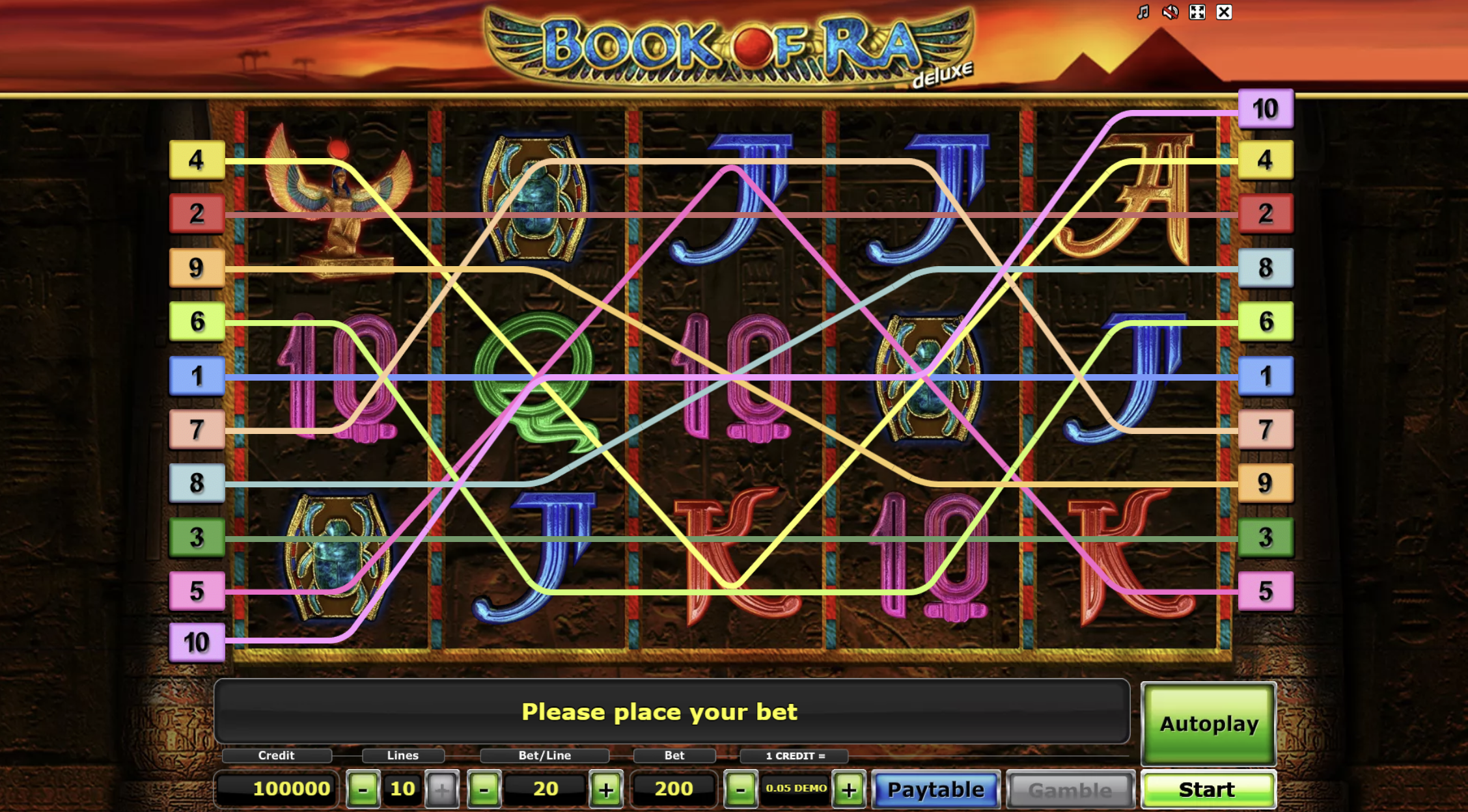Open the Paytable

[935, 789]
